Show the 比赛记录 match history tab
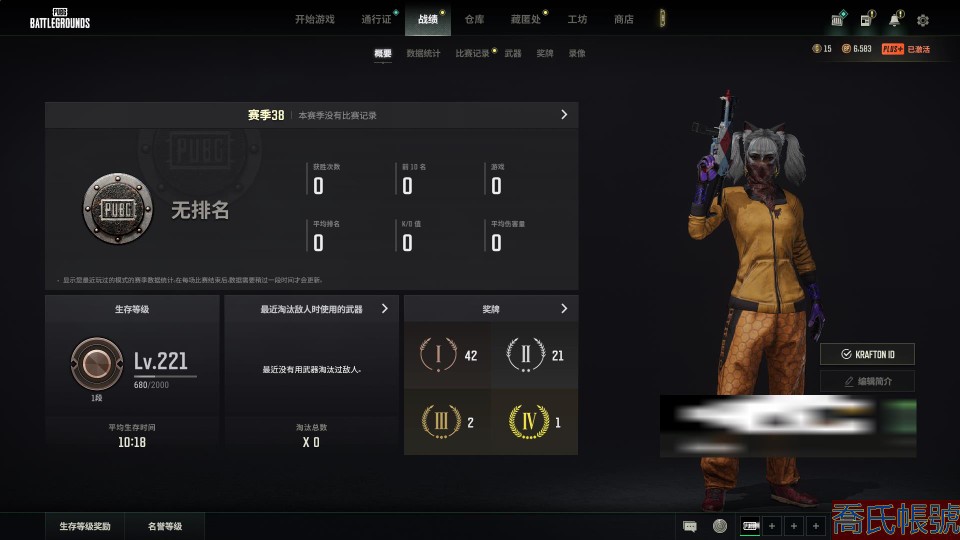960x540 pixels. 472,54
